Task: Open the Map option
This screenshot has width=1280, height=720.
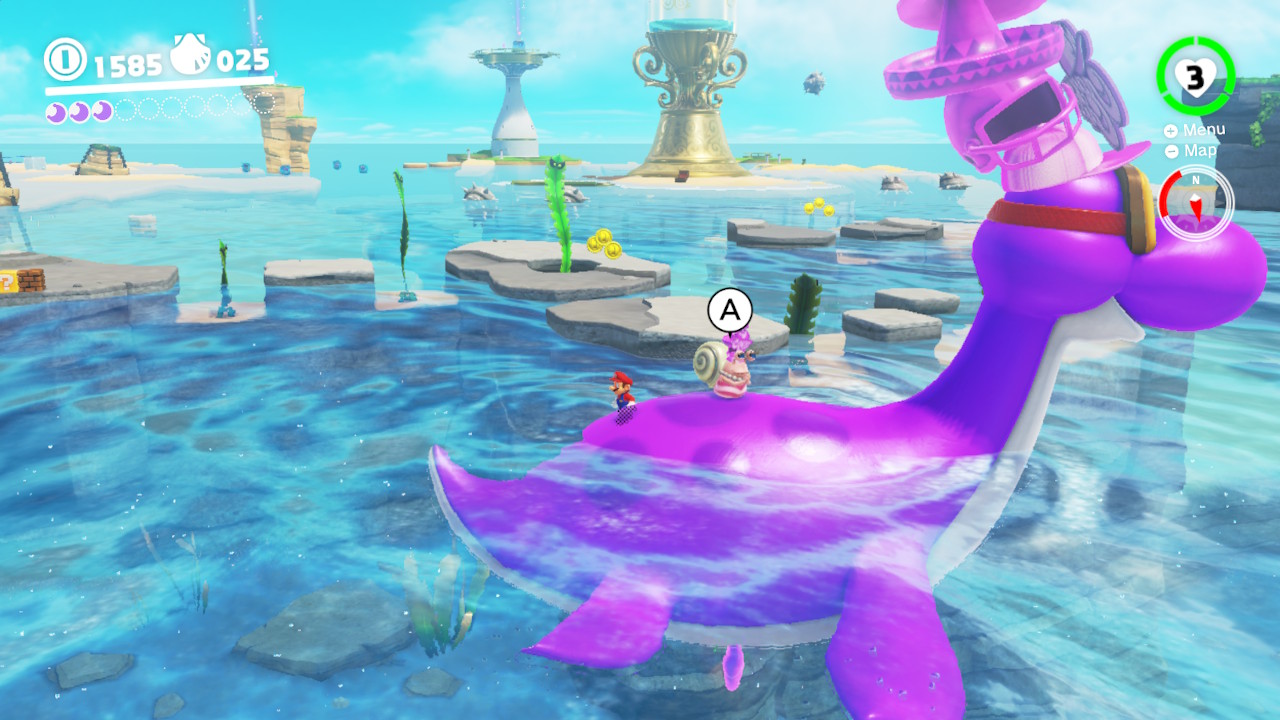Action: coord(1191,150)
